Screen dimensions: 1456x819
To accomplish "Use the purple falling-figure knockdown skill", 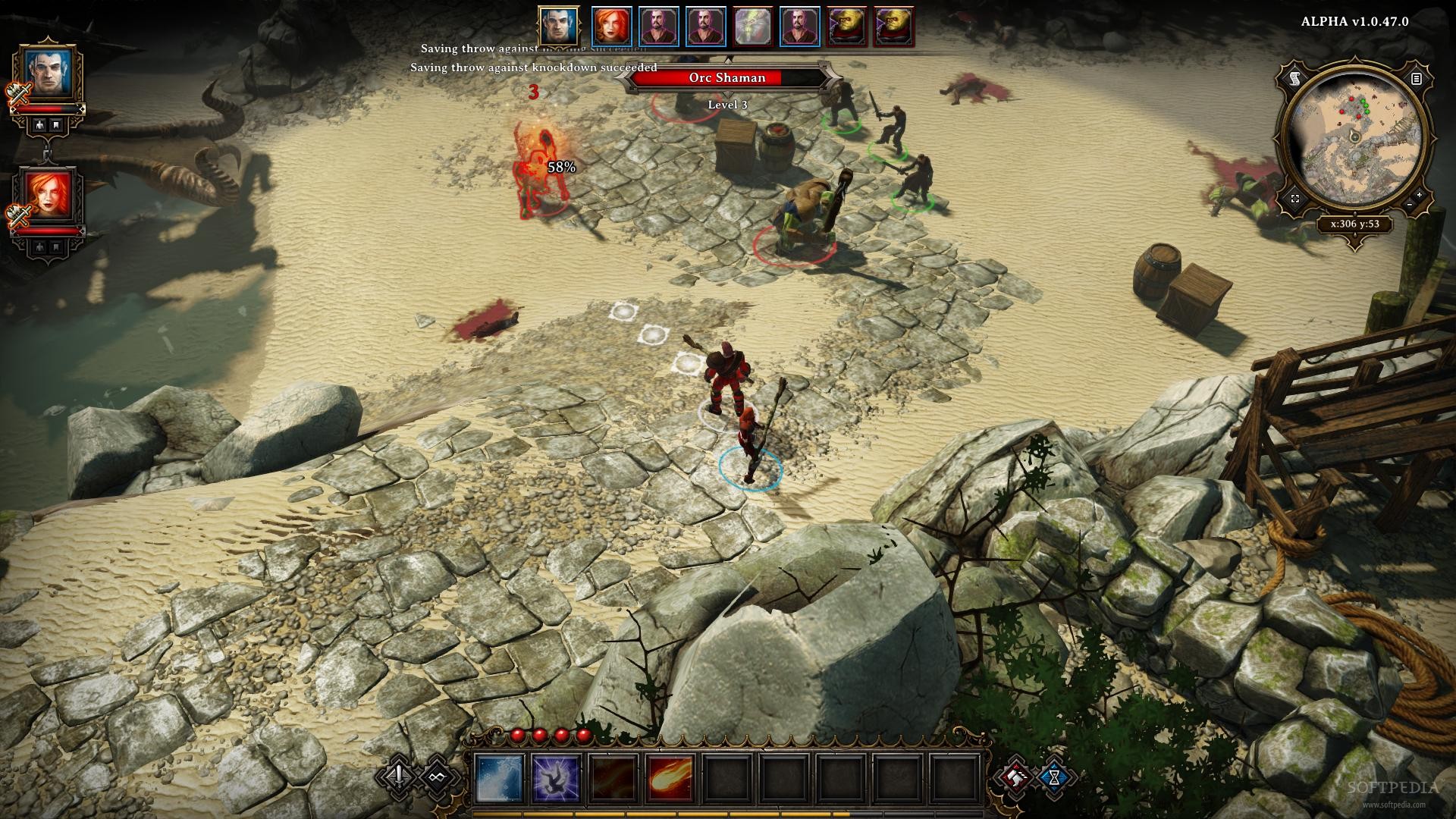I will click(x=556, y=778).
